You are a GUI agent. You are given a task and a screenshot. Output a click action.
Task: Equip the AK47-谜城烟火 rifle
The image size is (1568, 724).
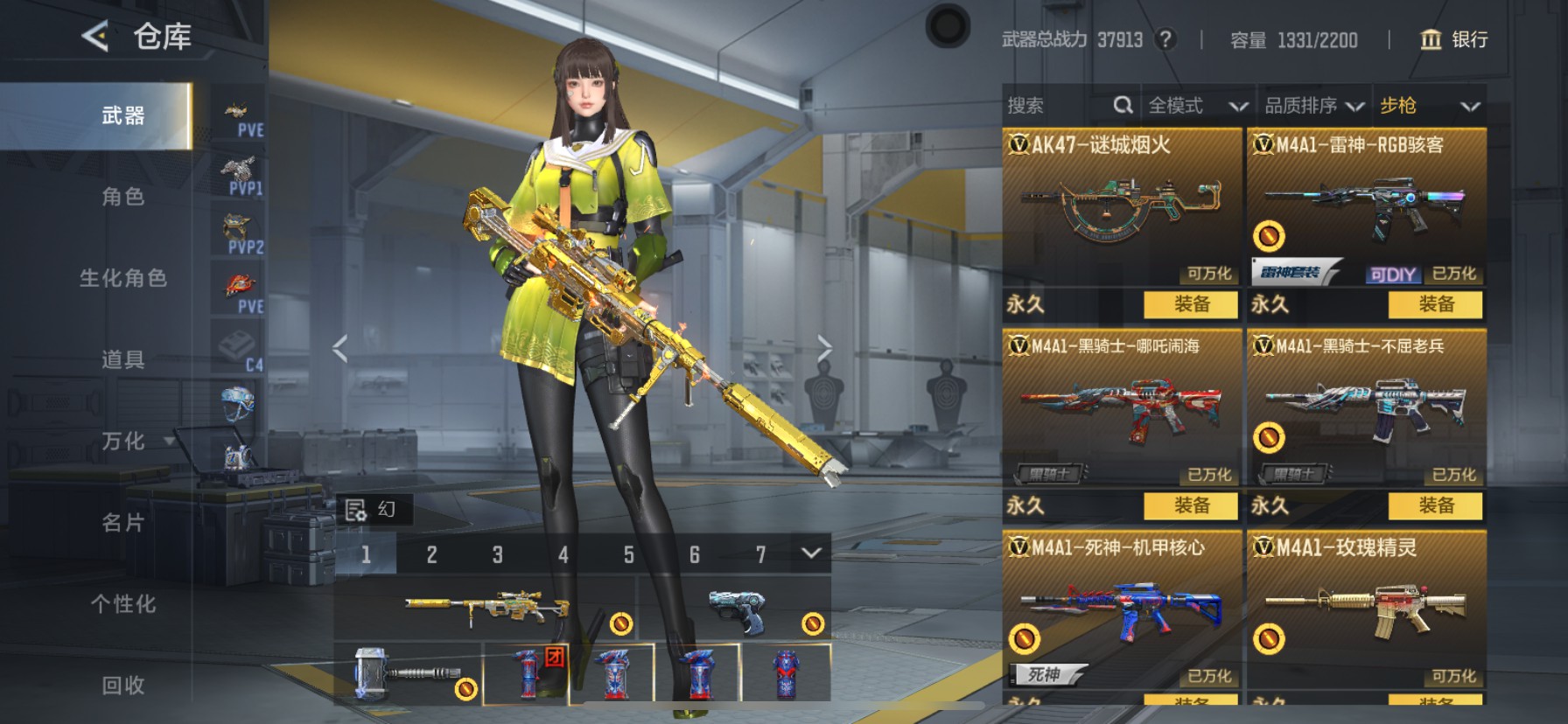[1191, 304]
